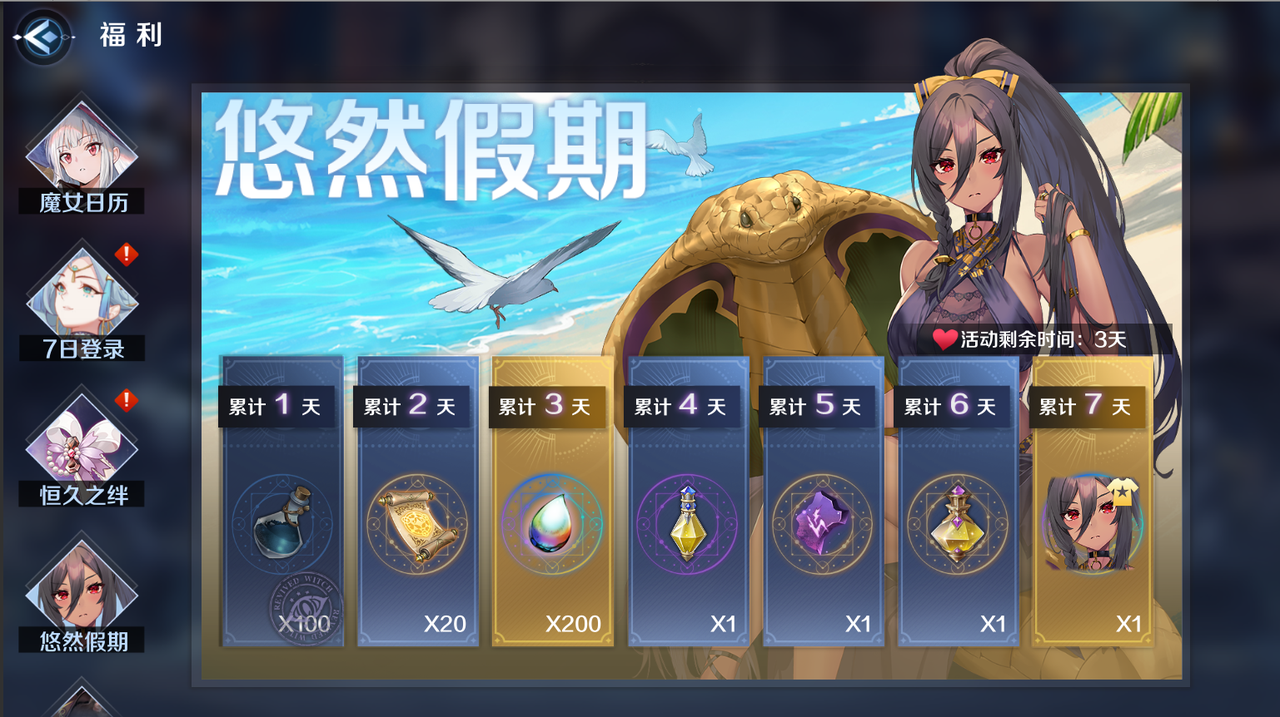Select the 恒久之绊 tab
Viewport: 1280px width, 717px height.
click(82, 452)
